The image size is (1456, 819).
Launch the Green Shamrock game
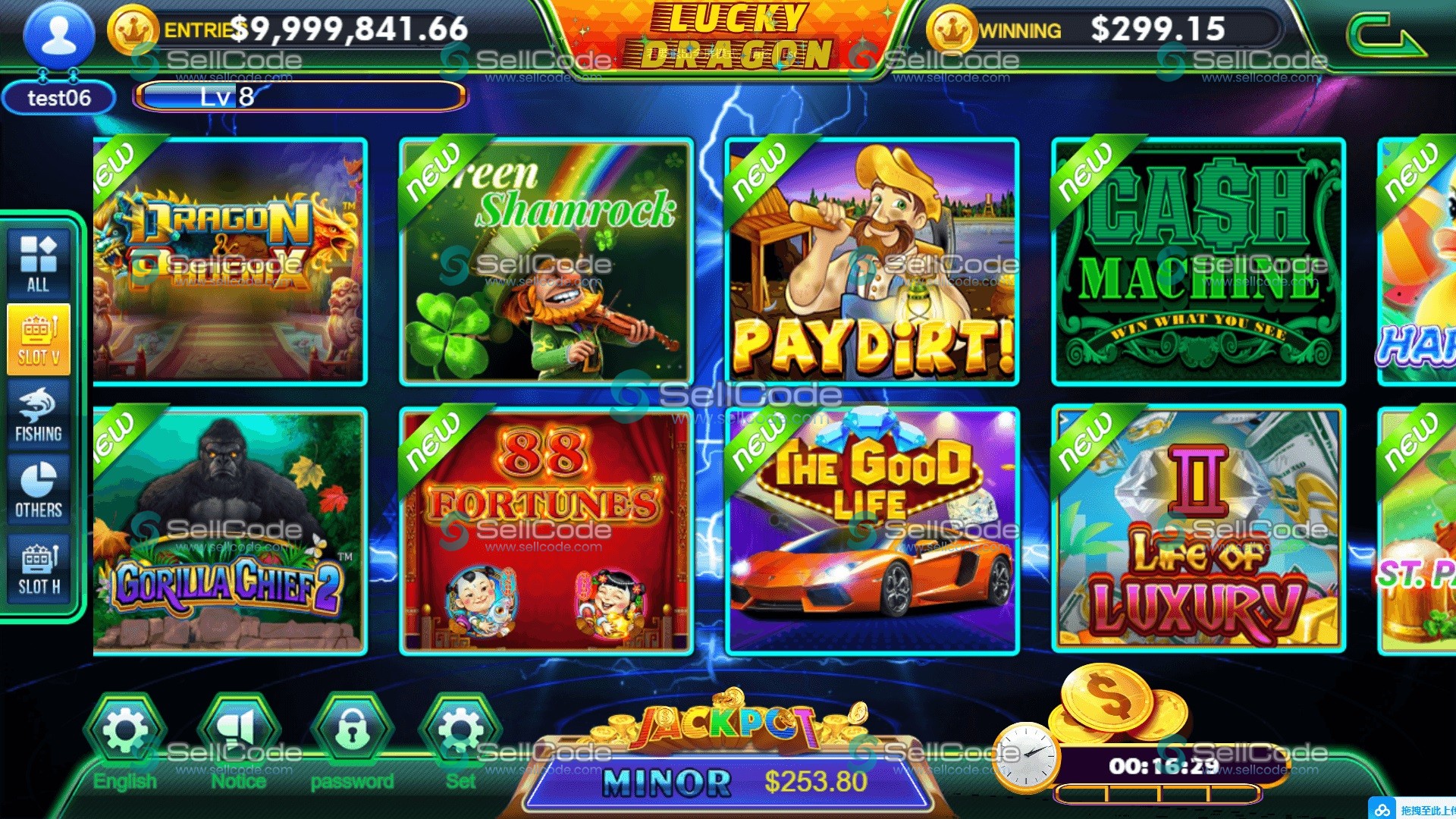click(x=546, y=261)
